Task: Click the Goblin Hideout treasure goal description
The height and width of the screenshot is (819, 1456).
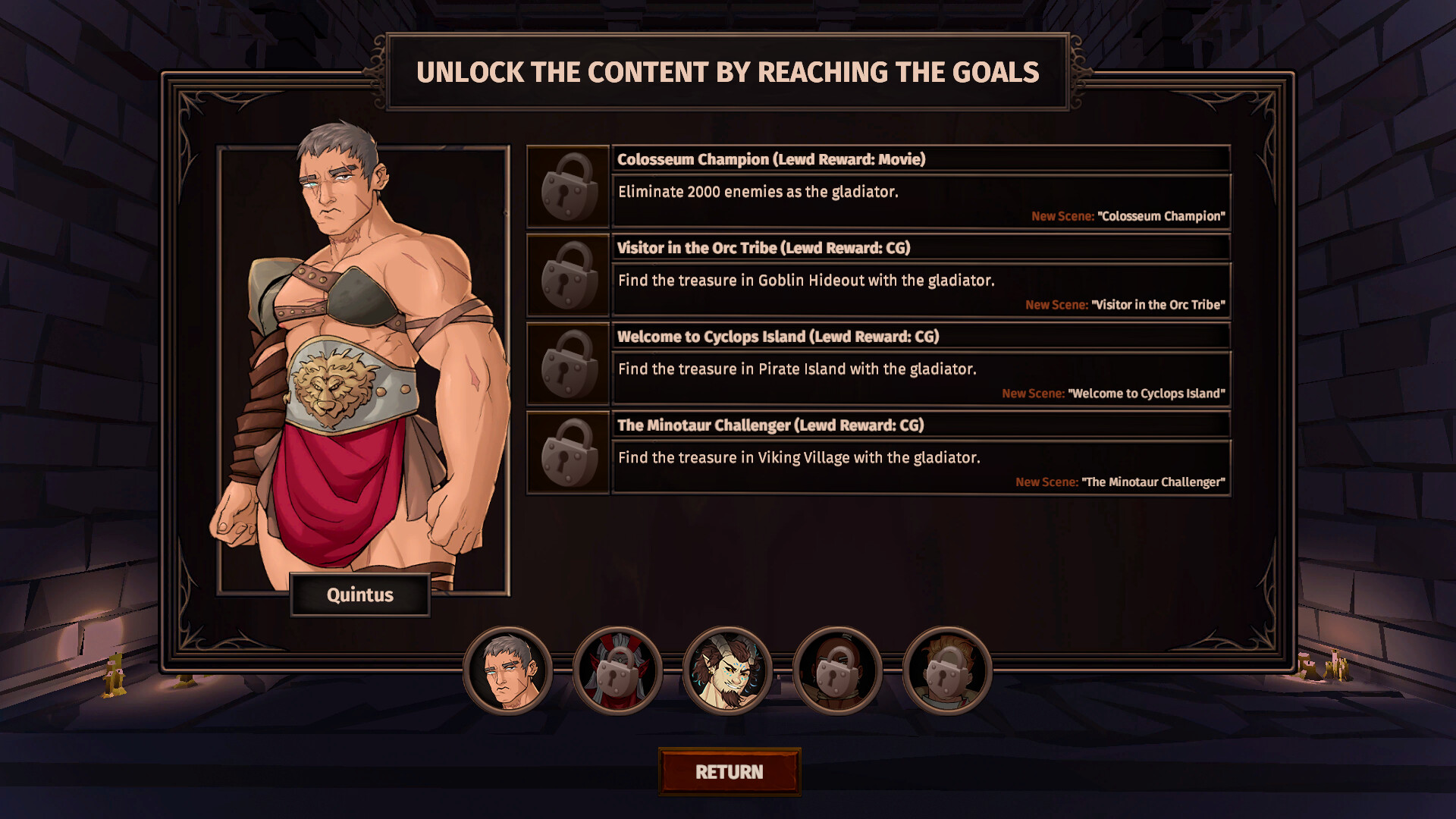Action: [x=805, y=280]
